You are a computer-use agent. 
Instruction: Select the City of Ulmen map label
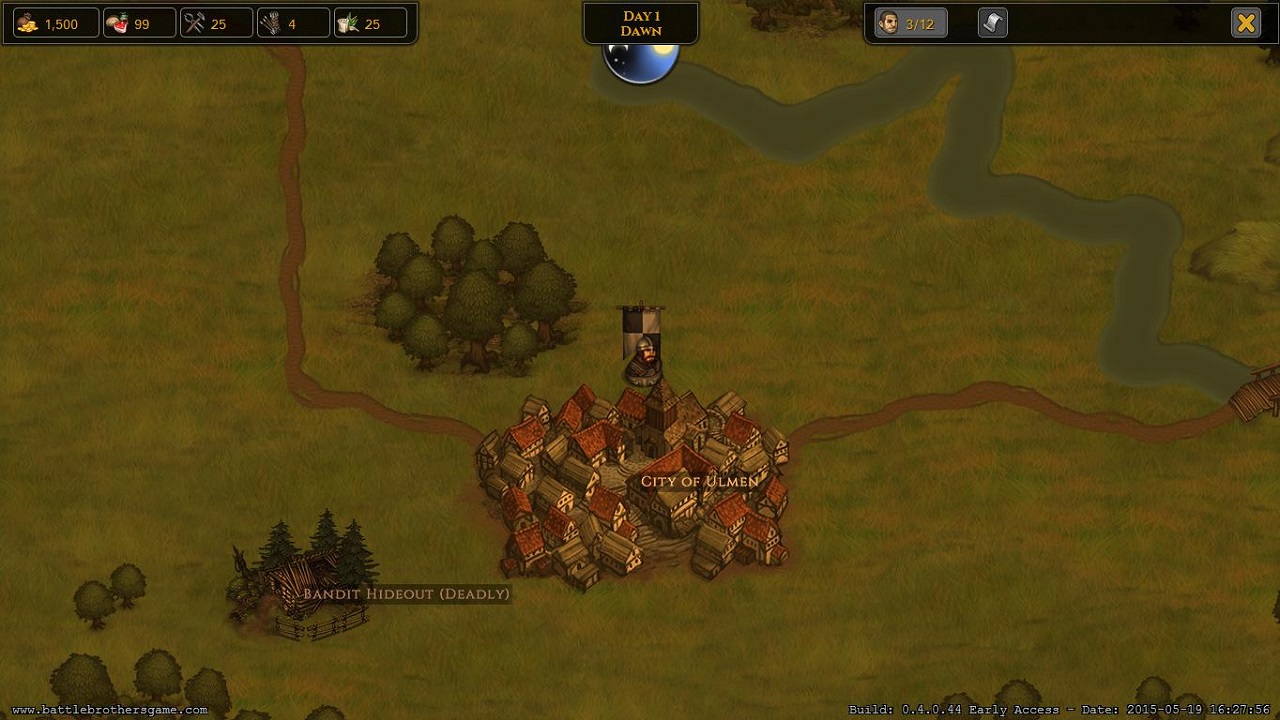coord(699,481)
